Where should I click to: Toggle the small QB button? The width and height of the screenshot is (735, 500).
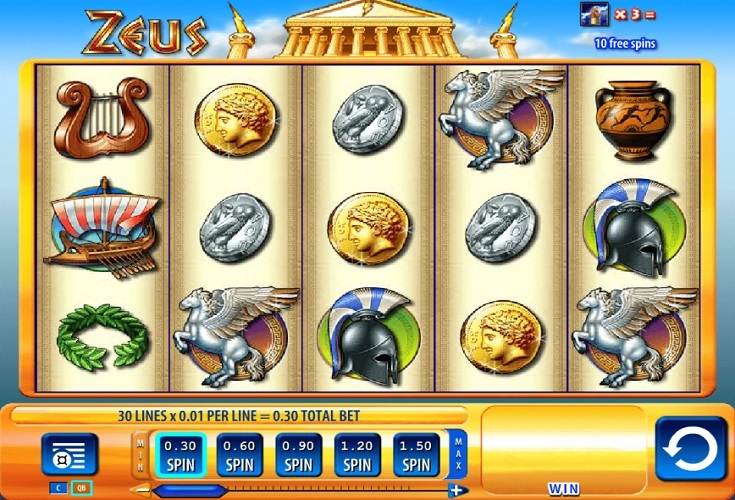[82, 488]
